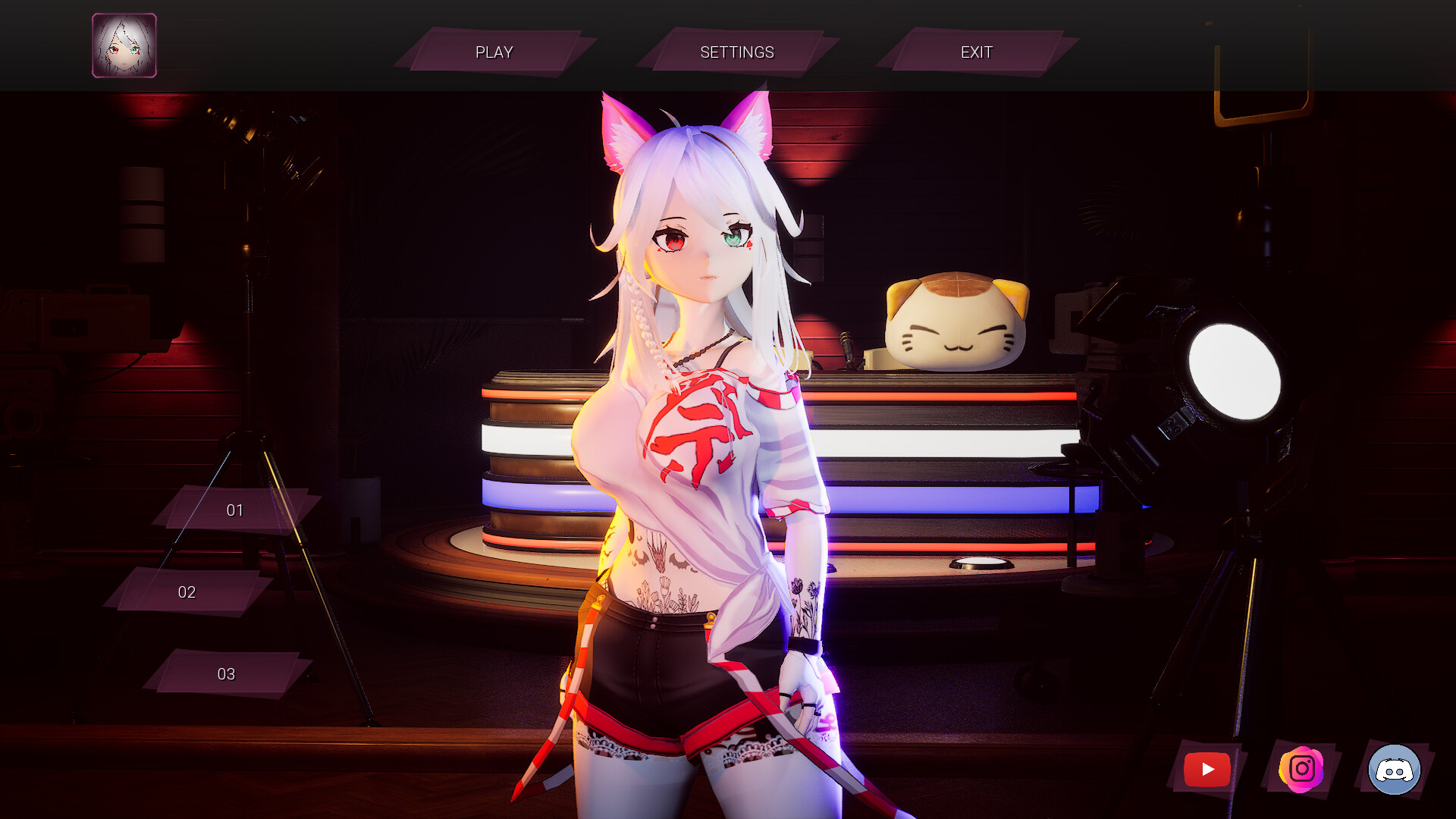Open the SETTINGS menu
1456x819 pixels.
(x=736, y=52)
